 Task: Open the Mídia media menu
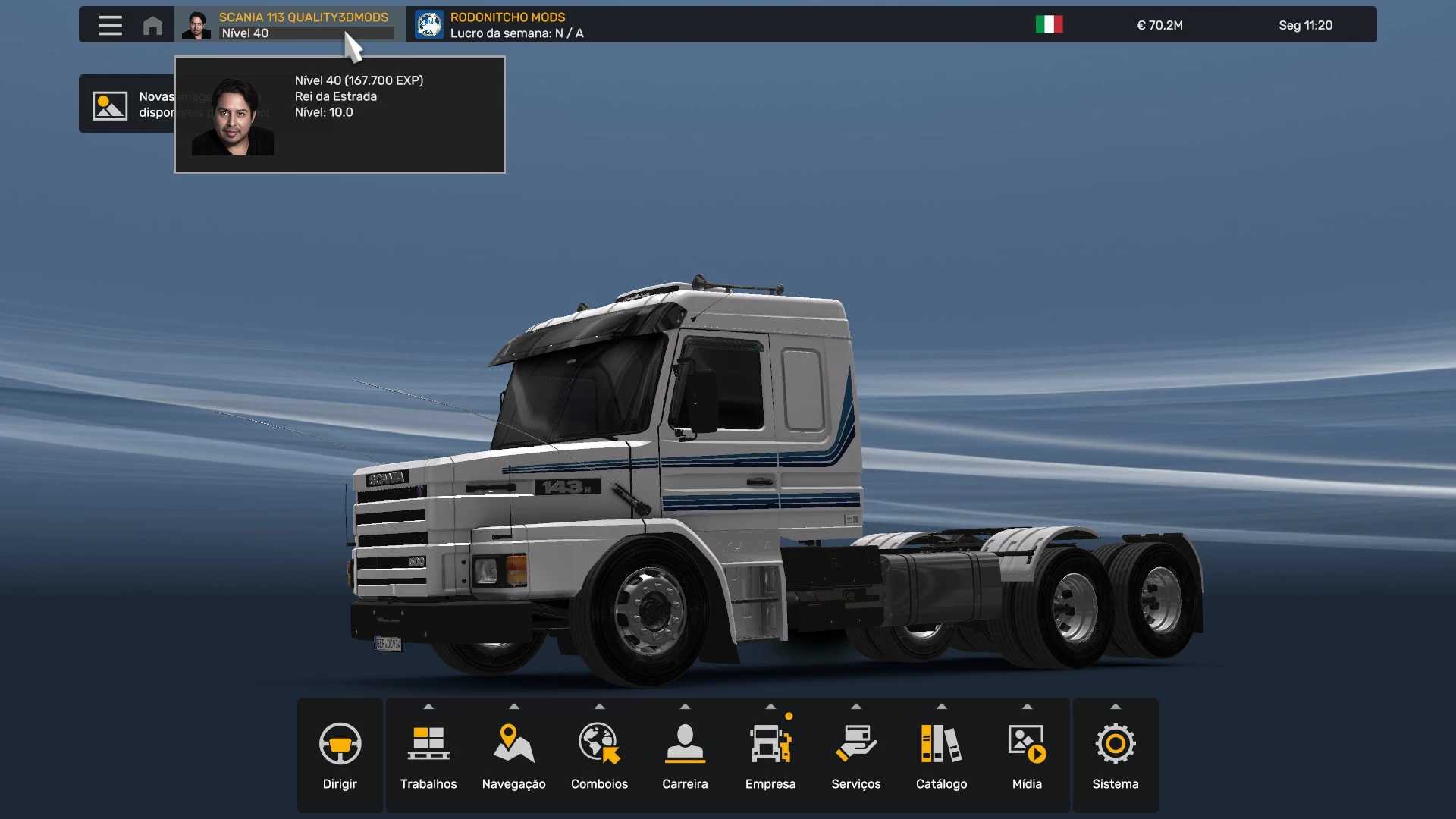1027,755
